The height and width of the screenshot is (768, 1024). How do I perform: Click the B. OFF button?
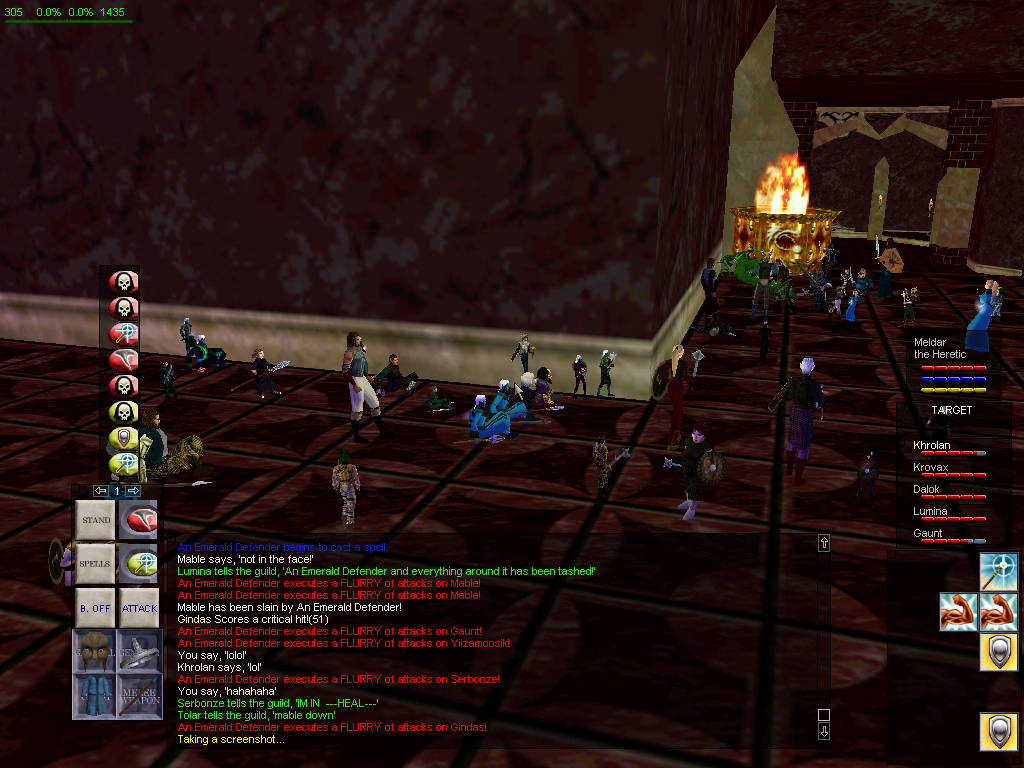click(96, 607)
